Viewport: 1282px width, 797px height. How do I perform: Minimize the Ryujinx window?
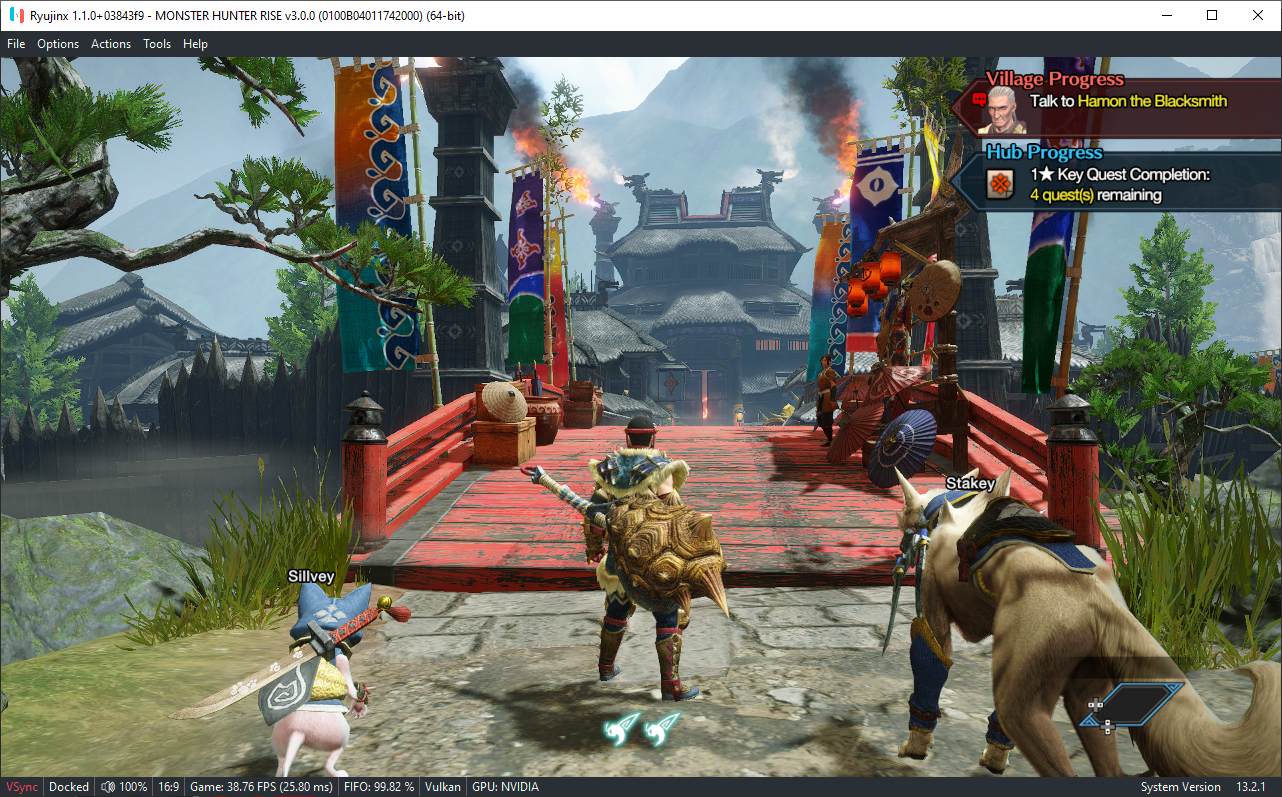tap(1167, 15)
